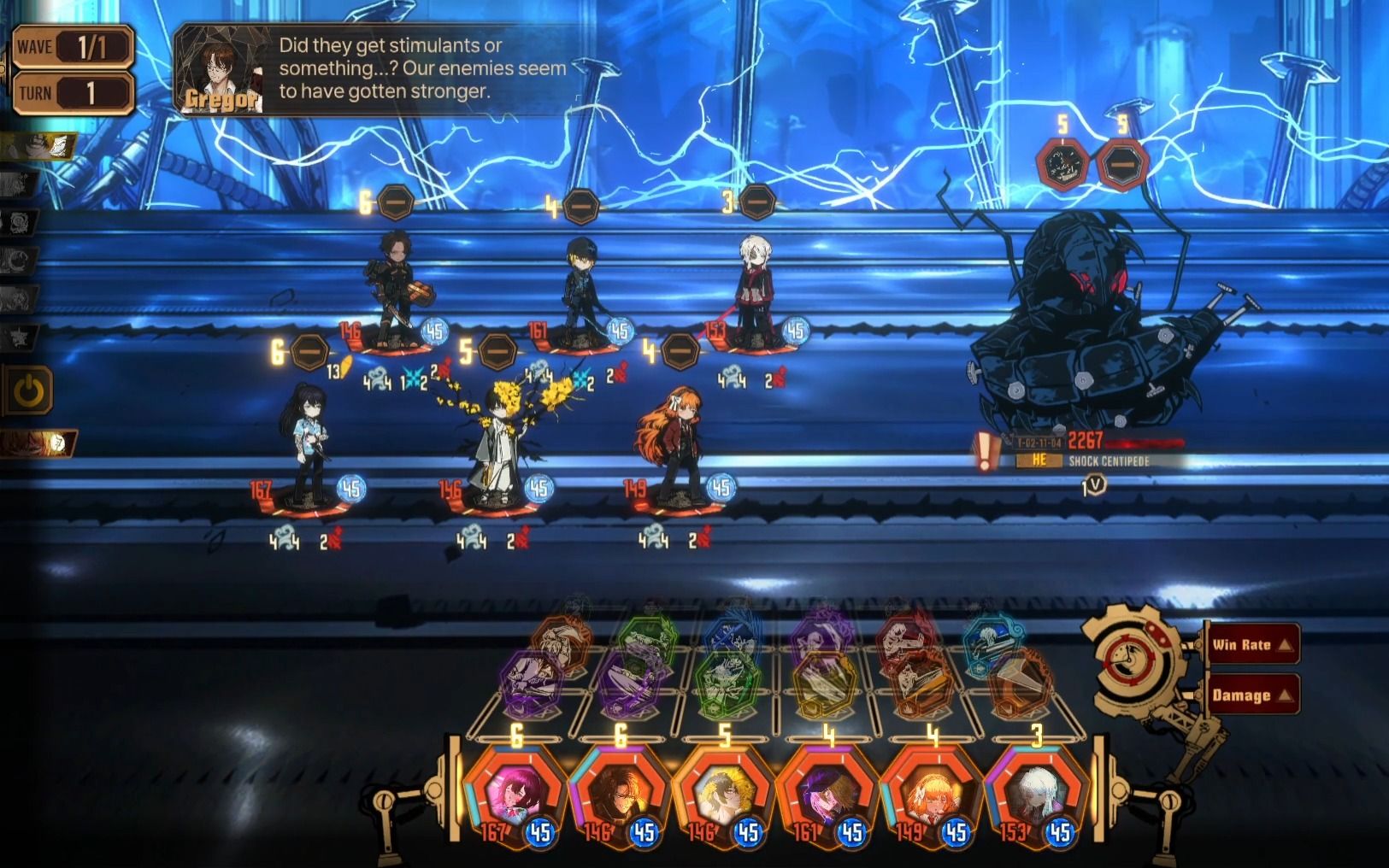The width and height of the screenshot is (1389, 868).
Task: Activate the highlighted top support passive tab
Action: [x=39, y=146]
